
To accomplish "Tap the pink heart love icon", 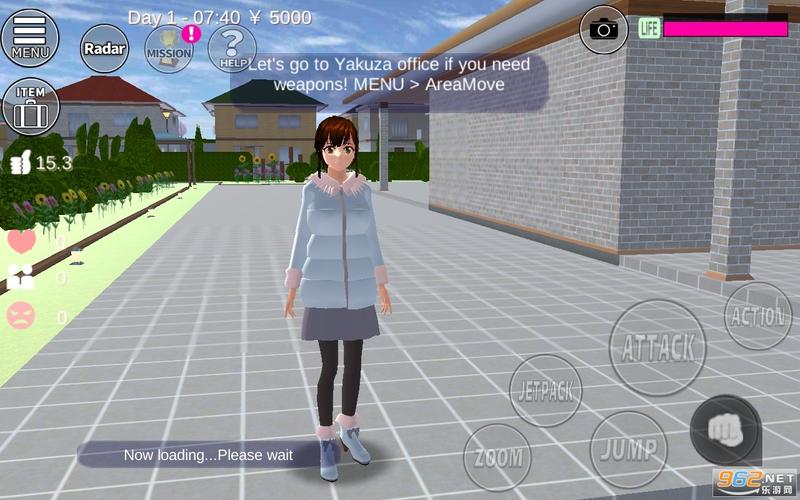I will pyautogui.click(x=21, y=241).
